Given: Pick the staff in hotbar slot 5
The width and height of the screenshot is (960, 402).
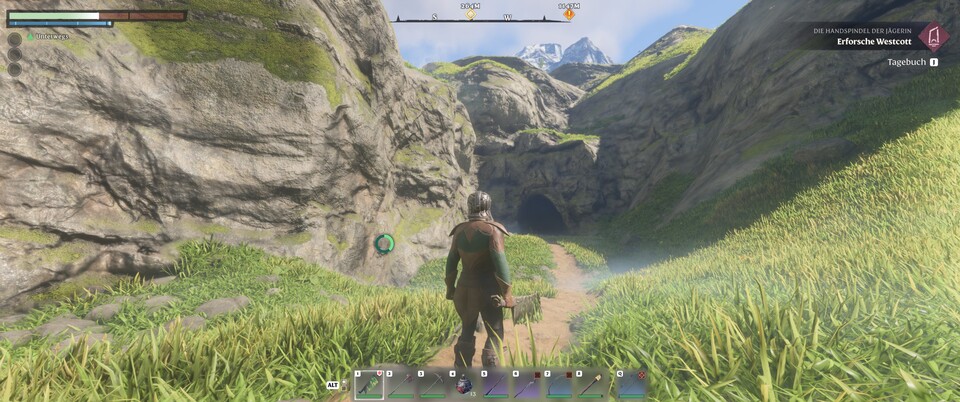Looking at the screenshot, I should coord(496,385).
